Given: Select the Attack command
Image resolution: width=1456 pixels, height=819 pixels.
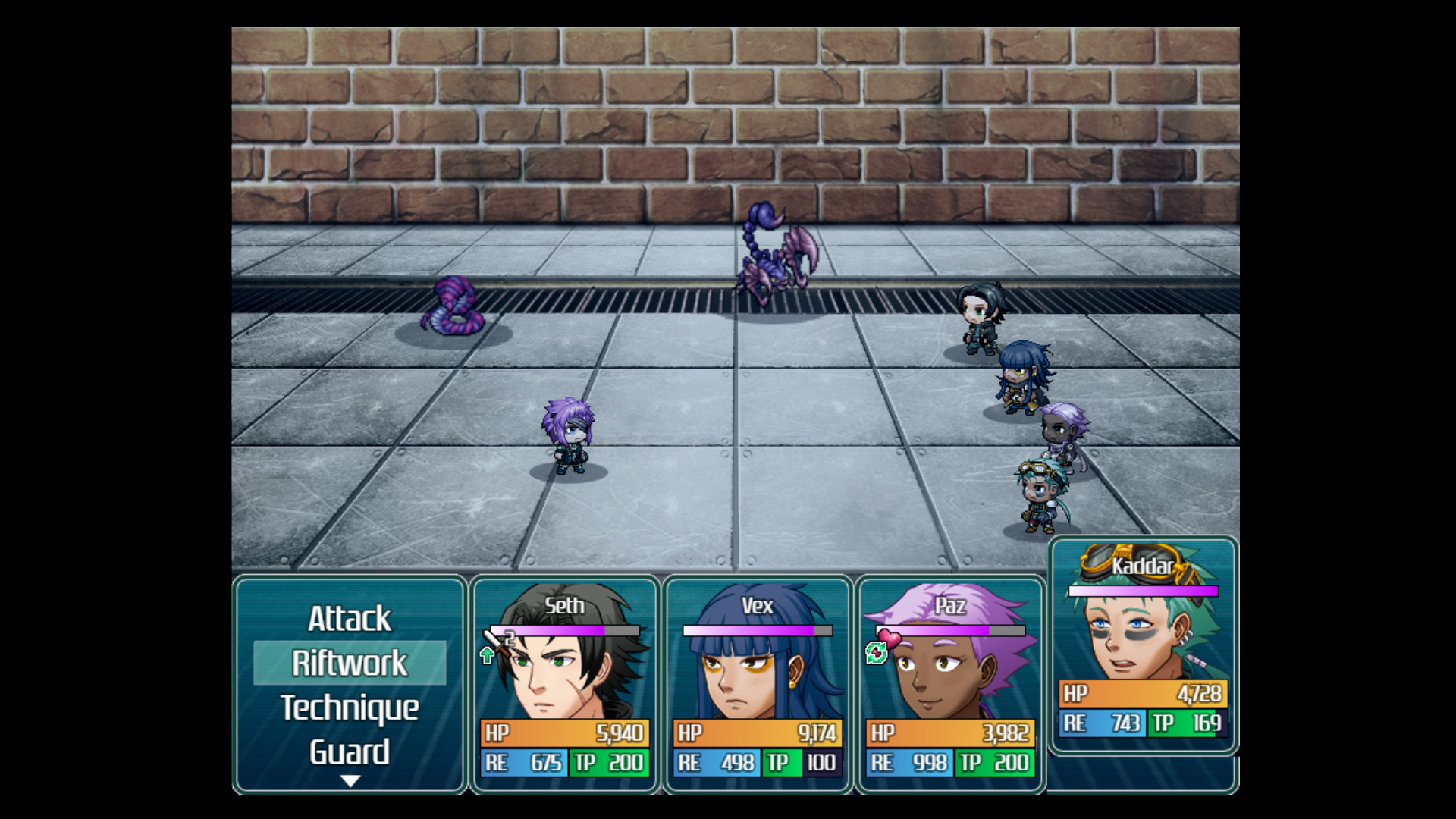Looking at the screenshot, I should click(350, 619).
